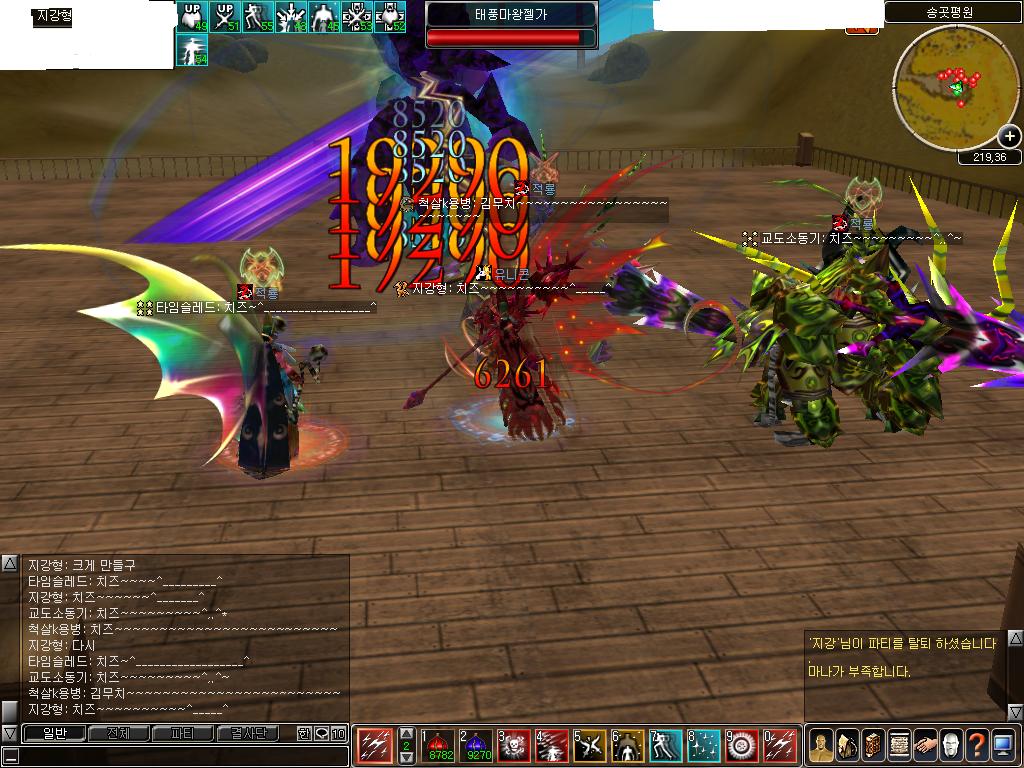Open the character window with the torso icon
The image size is (1024, 768).
(x=821, y=745)
